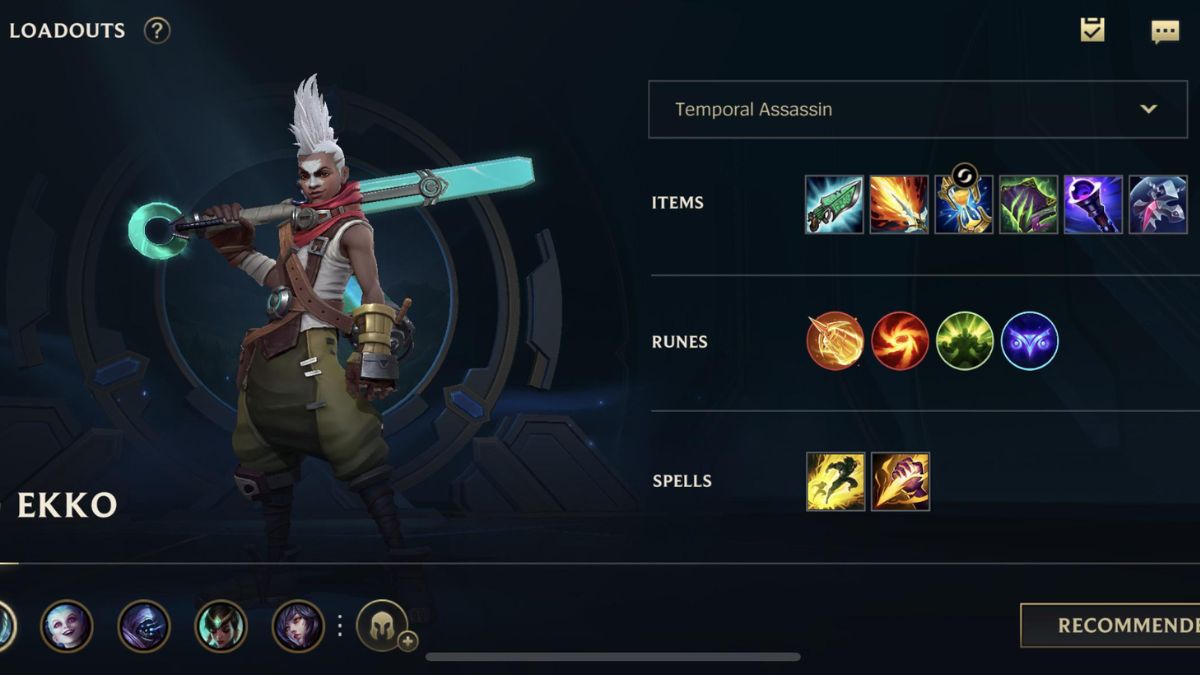The width and height of the screenshot is (1200, 675).
Task: Open the chat speech bubble icon
Action: point(1165,32)
